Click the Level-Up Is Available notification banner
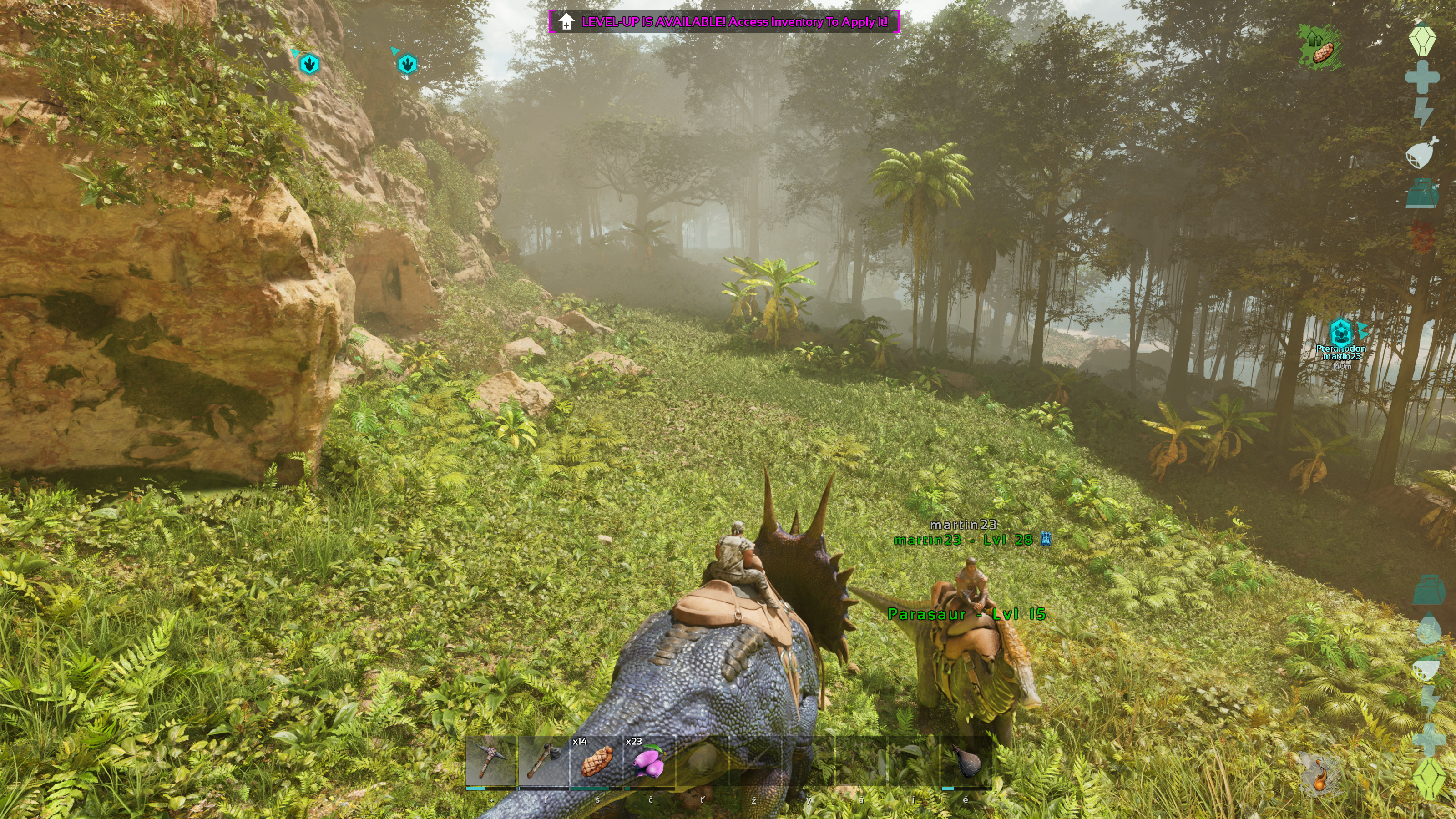 pos(724,22)
